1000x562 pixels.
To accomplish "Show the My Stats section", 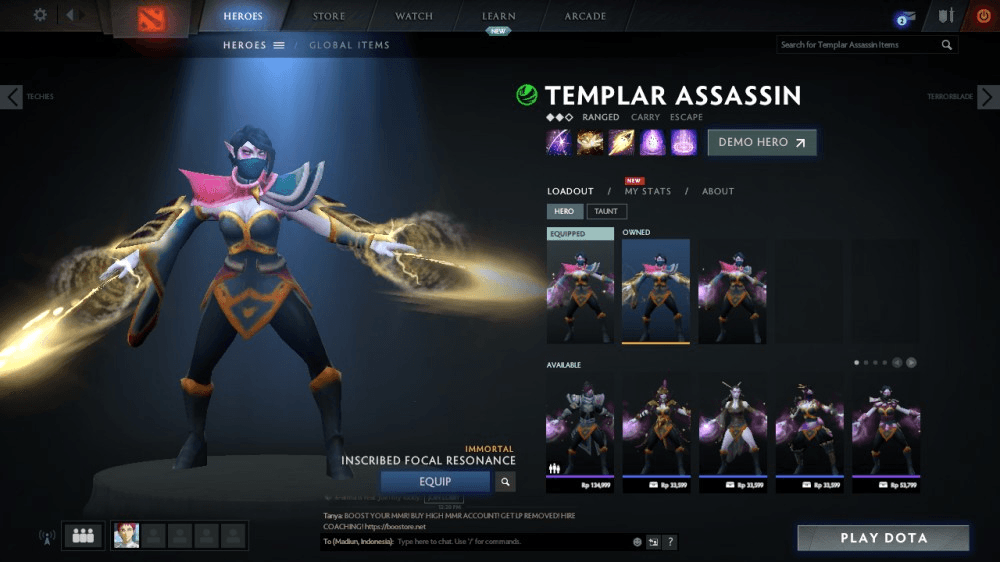I will click(x=648, y=191).
